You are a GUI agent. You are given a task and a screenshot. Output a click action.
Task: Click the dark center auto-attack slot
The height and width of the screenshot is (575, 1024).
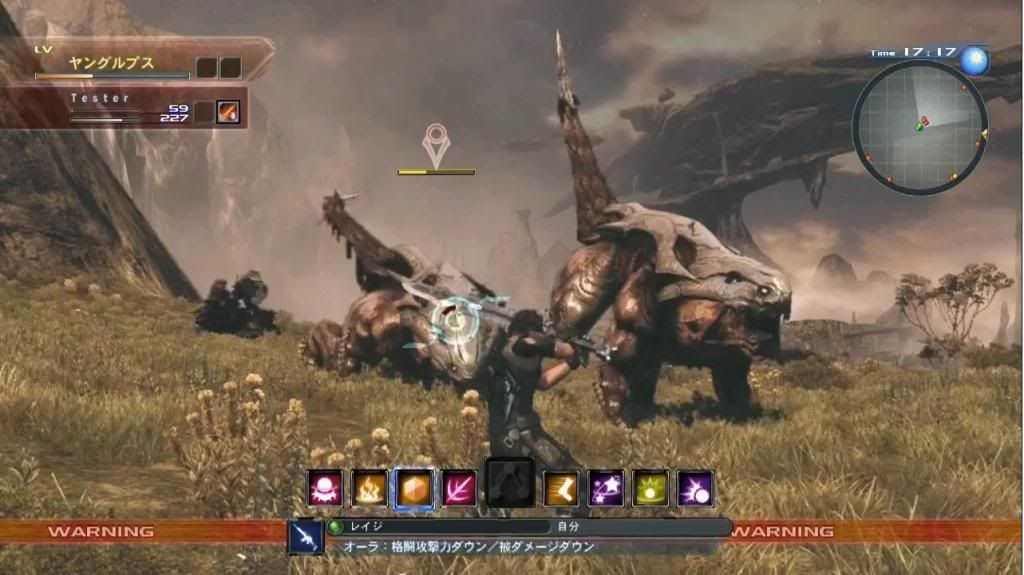(x=510, y=483)
